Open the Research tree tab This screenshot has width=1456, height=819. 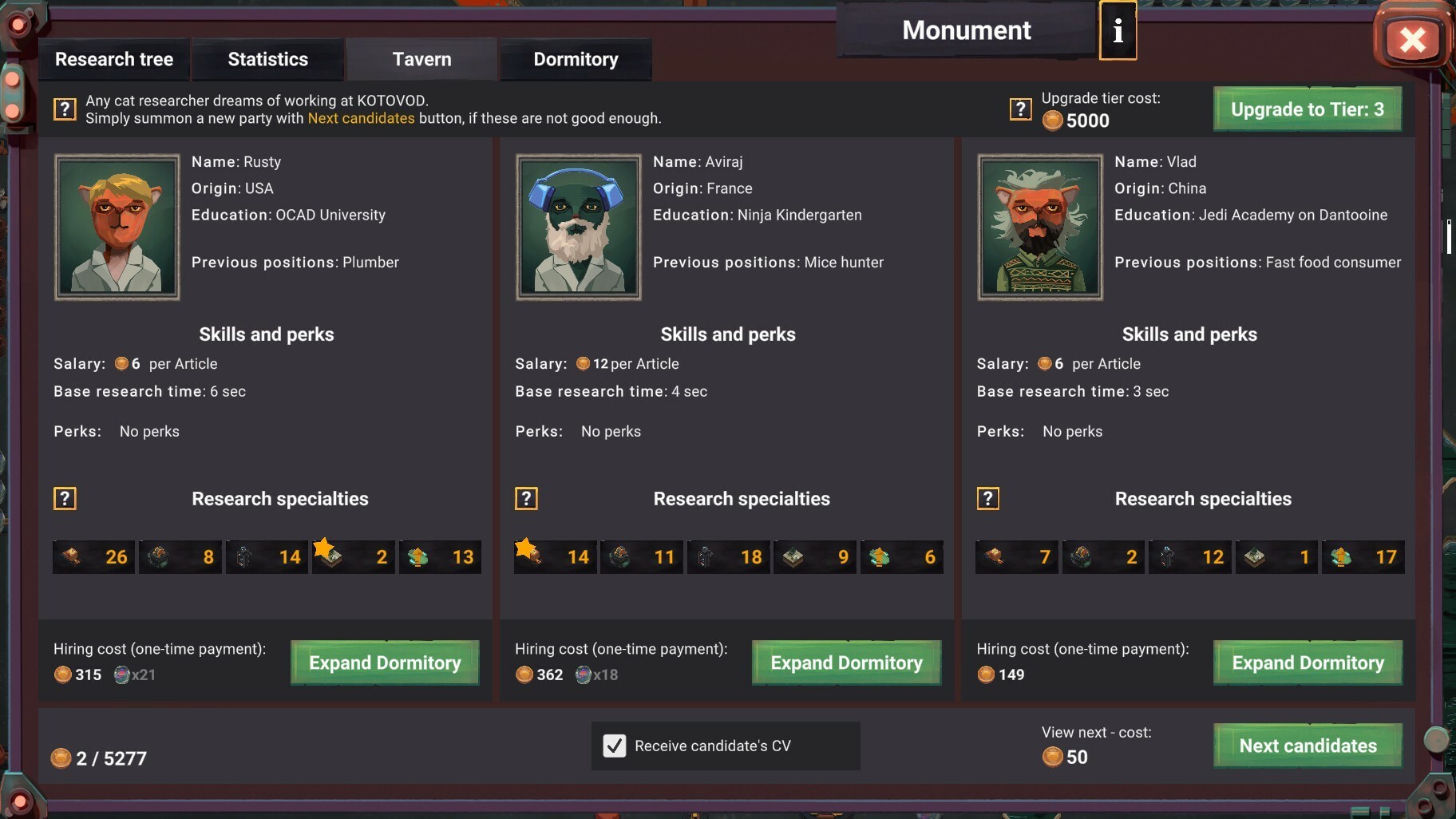click(x=113, y=58)
